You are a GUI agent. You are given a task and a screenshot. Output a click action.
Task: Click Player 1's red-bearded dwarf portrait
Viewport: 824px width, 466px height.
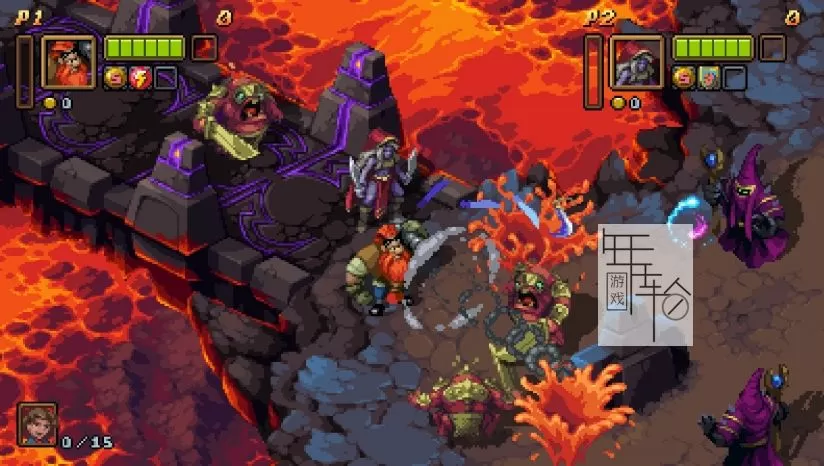coord(68,62)
